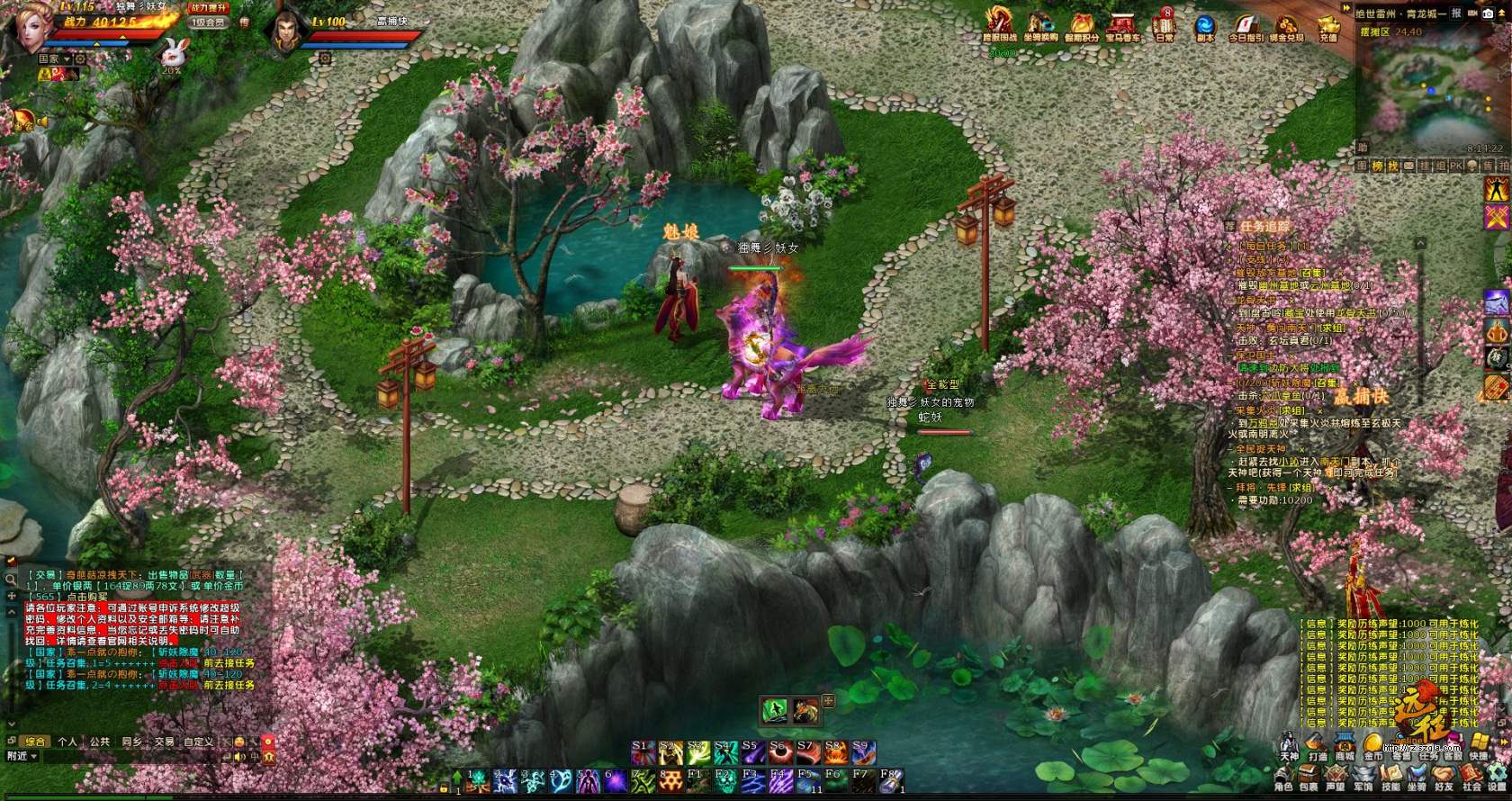Switch to the 交易 trade chat tab

click(x=164, y=742)
